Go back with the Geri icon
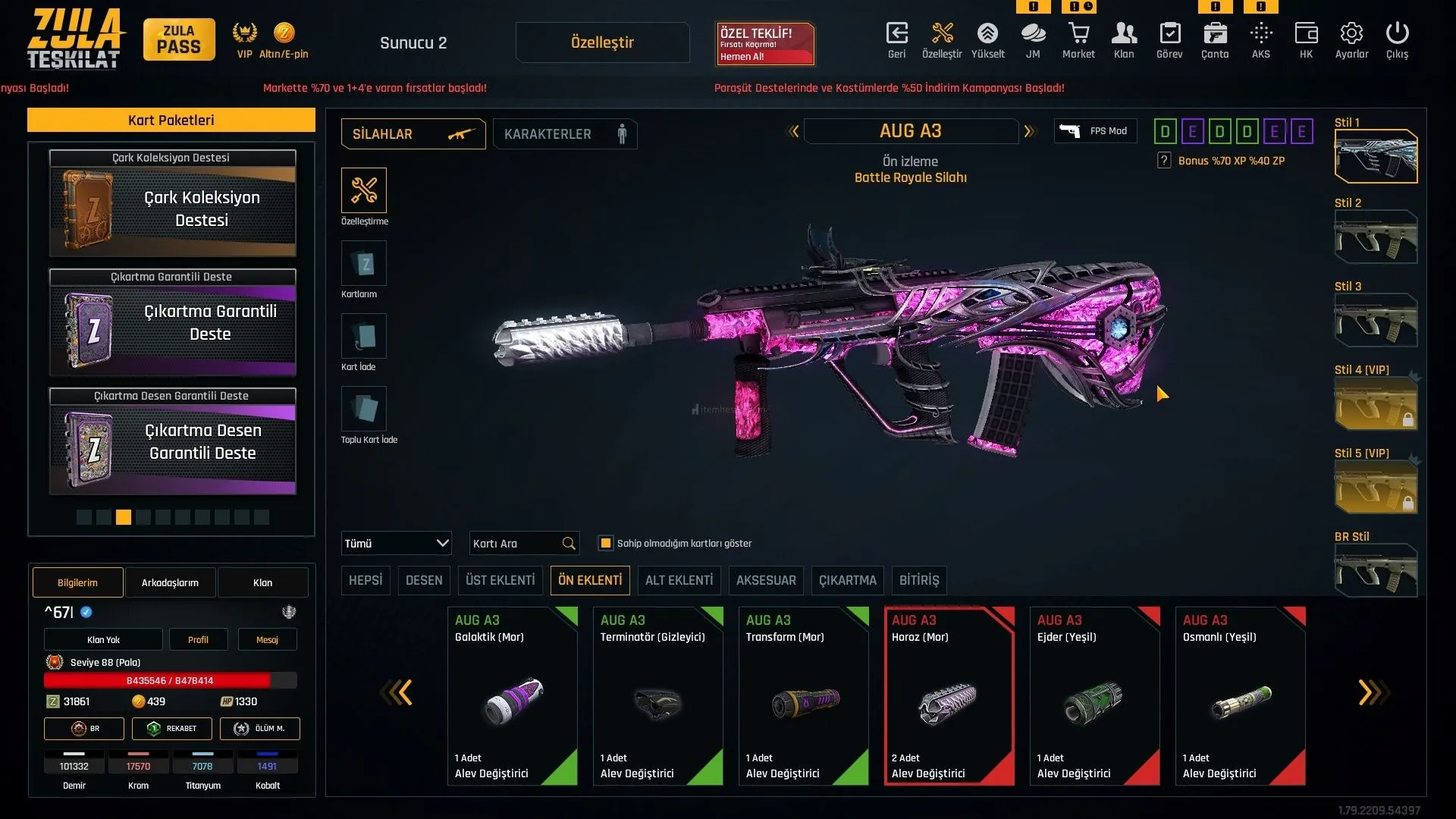This screenshot has height=819, width=1456. [x=896, y=40]
